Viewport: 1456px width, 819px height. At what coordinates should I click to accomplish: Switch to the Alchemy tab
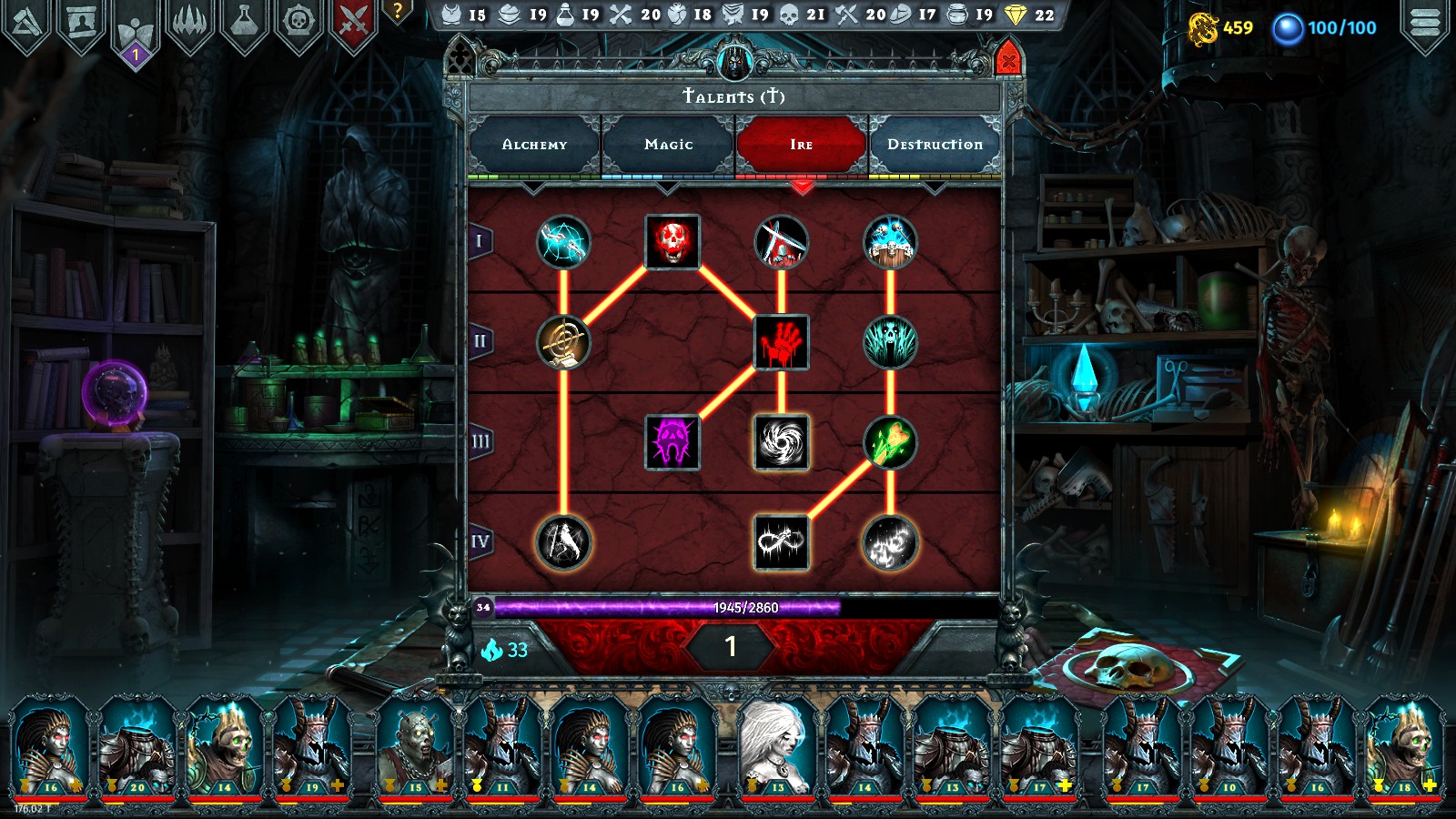pos(536,144)
